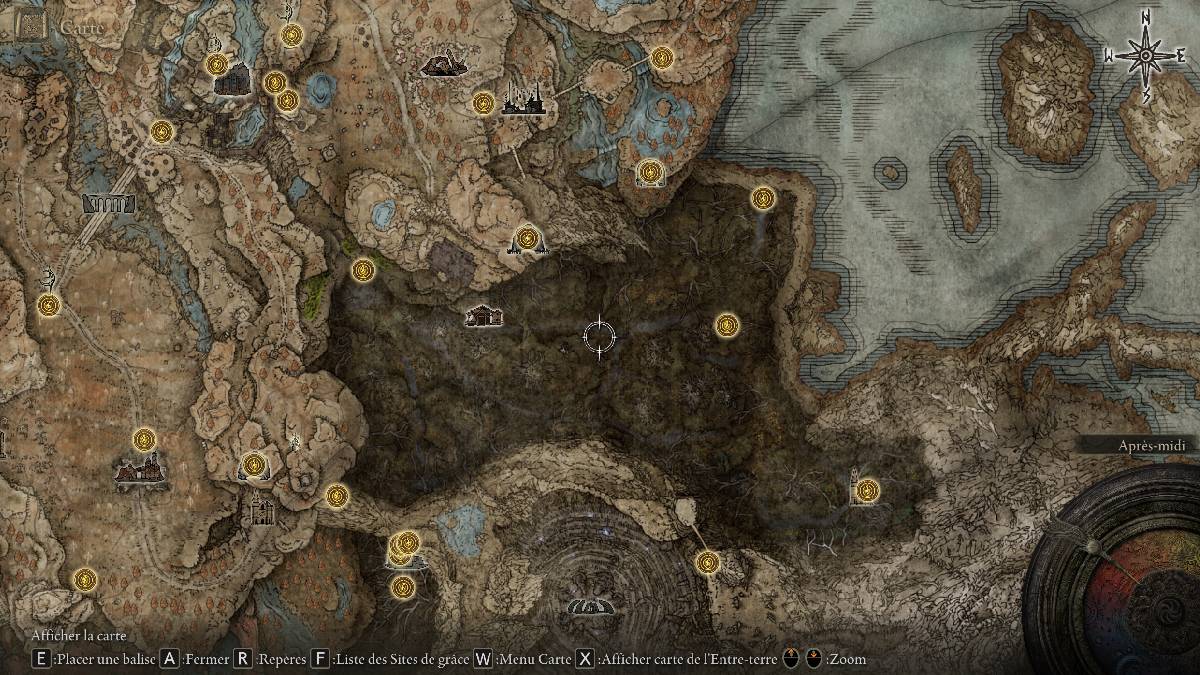Select the grace marker beside the southeast tower
The width and height of the screenshot is (1200, 675).
coord(867,490)
